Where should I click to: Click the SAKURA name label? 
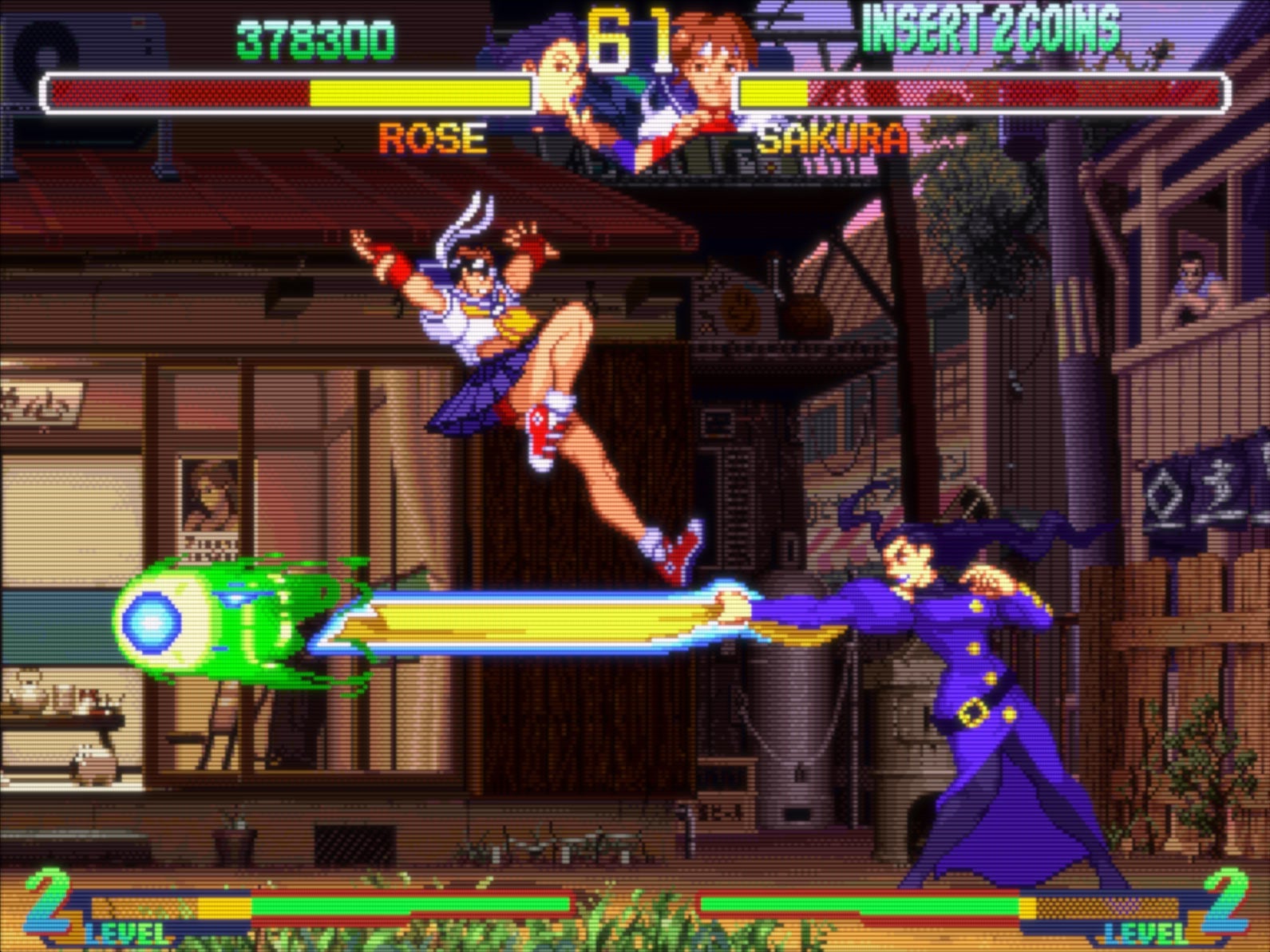[x=833, y=139]
